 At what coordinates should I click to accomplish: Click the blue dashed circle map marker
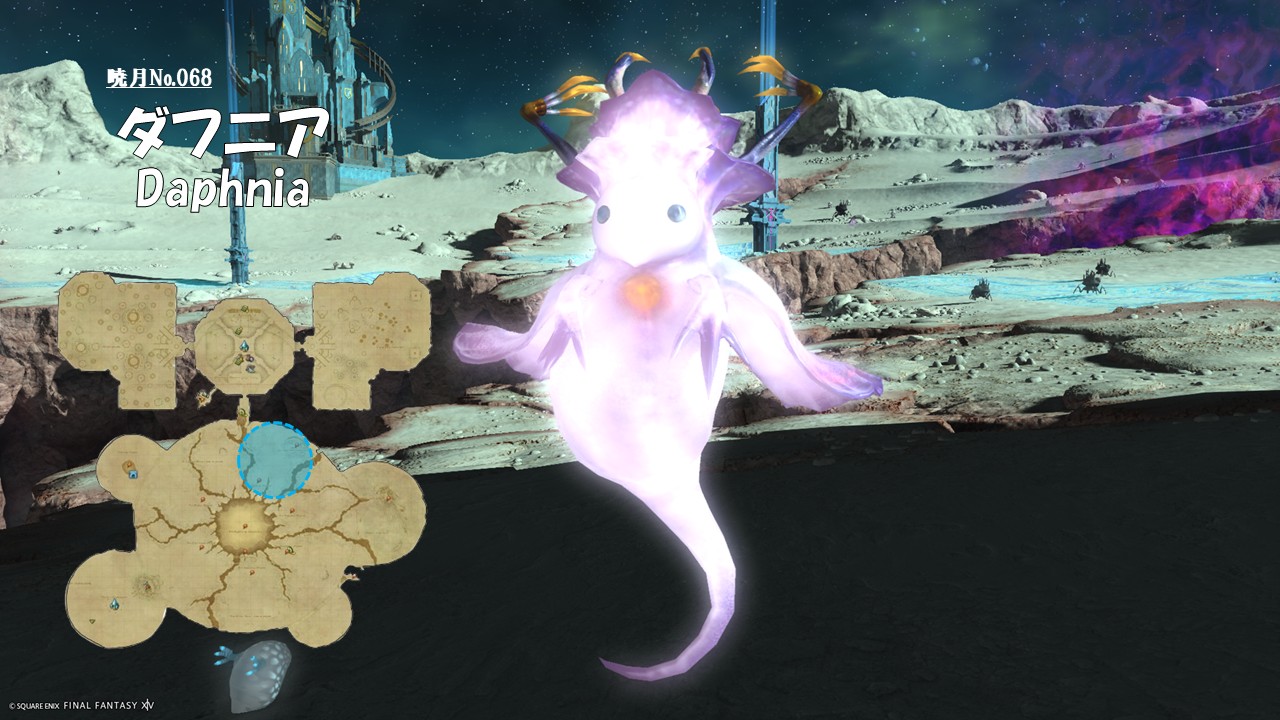275,460
